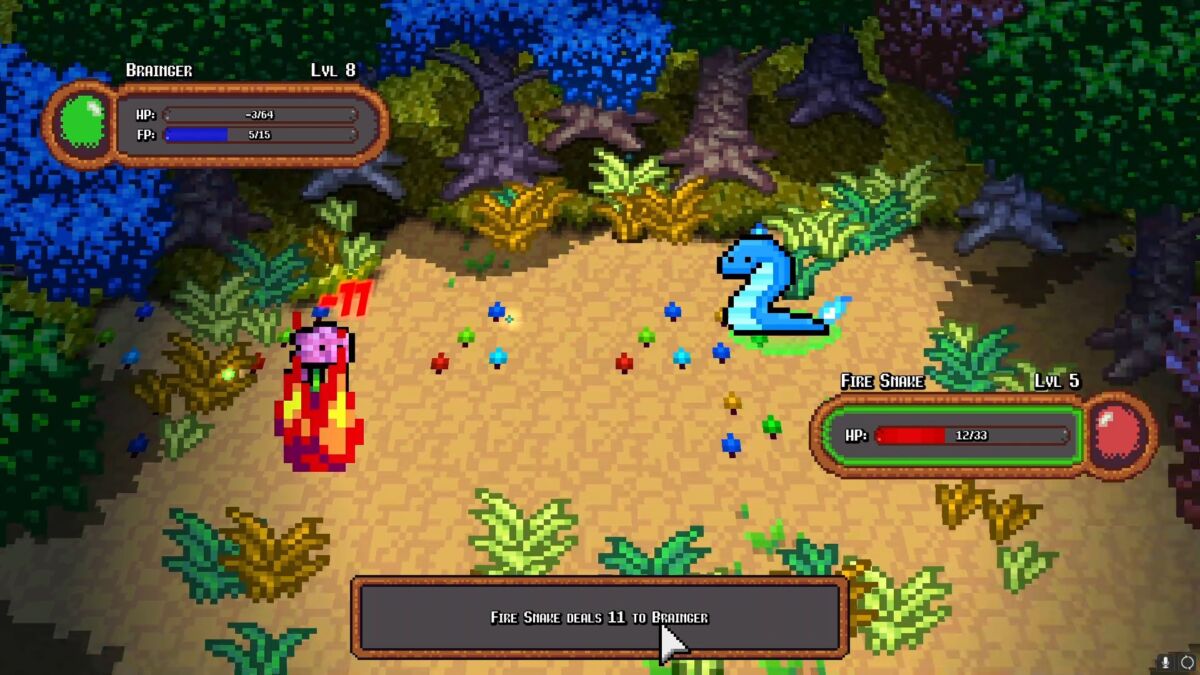Advance the Fire Snake battle message box
This screenshot has height=675, width=1200.
599,616
